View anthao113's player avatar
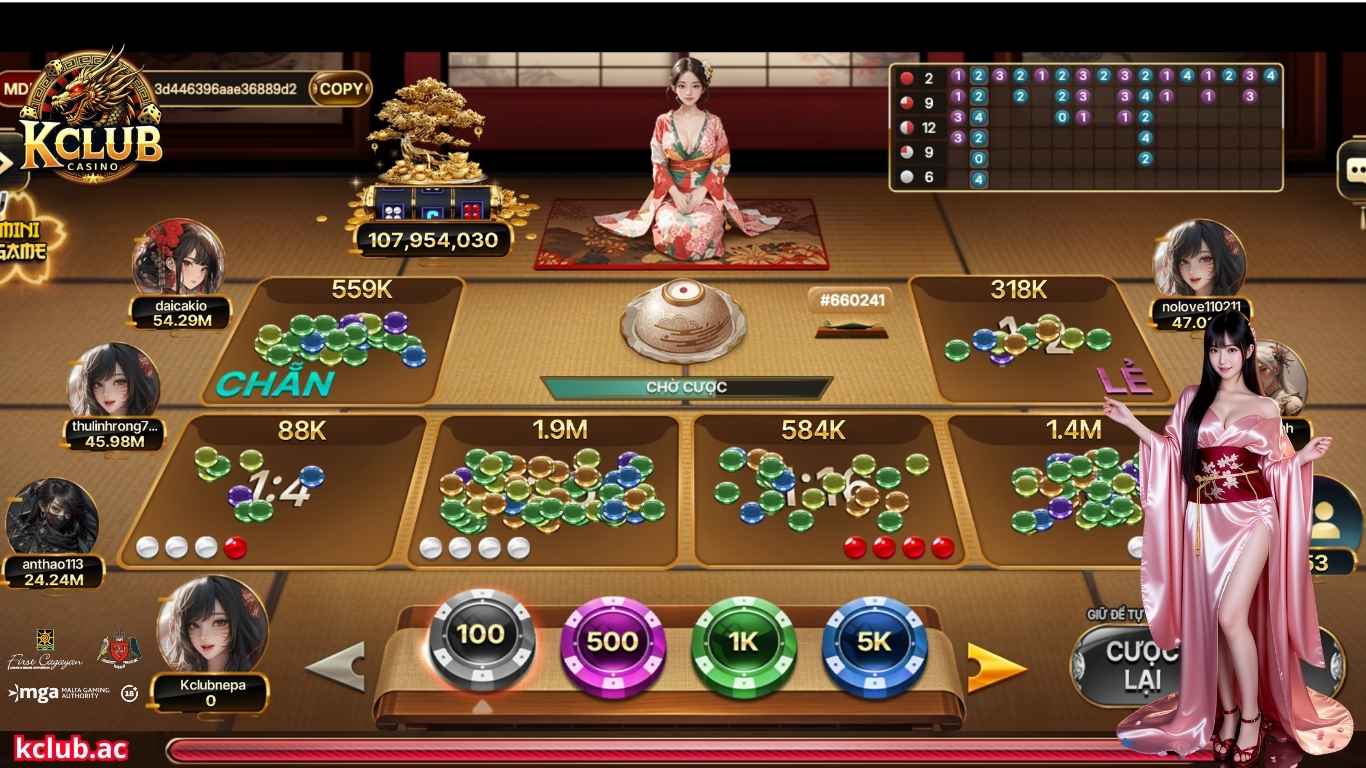Viewport: 1366px width, 768px height. [52, 520]
